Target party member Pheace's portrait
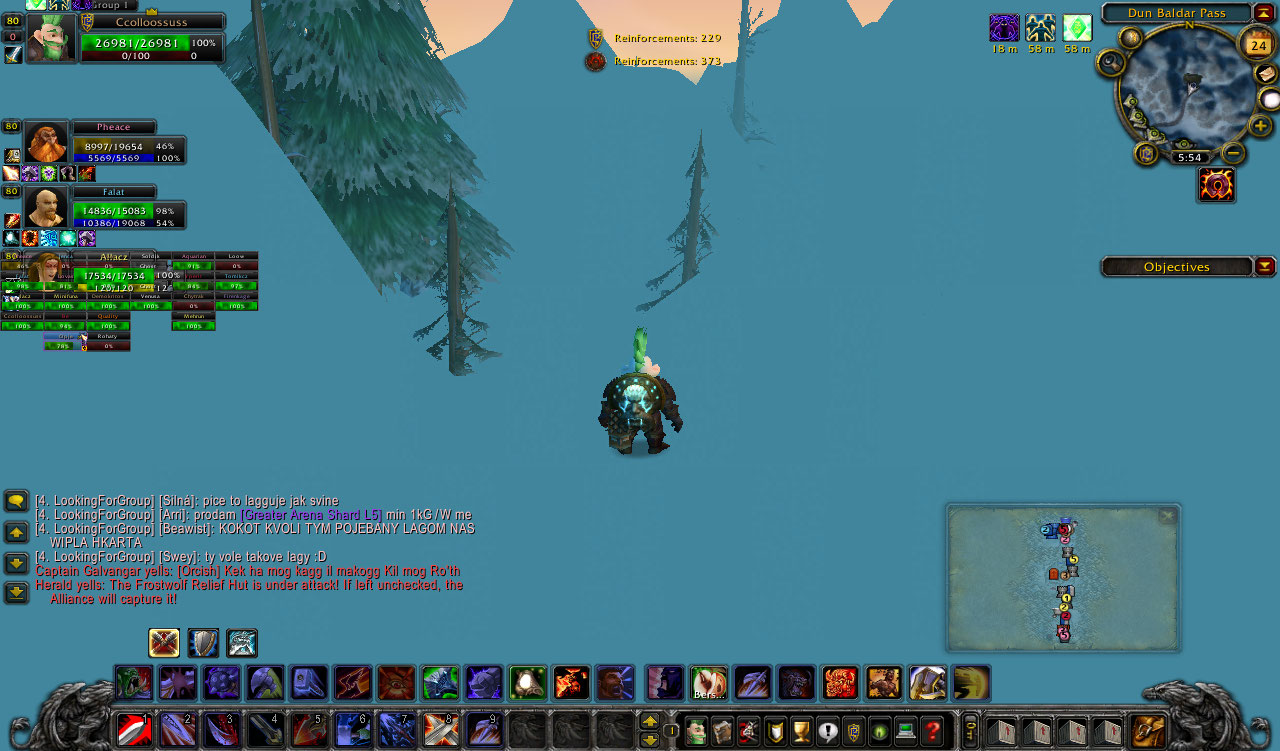 click(45, 143)
